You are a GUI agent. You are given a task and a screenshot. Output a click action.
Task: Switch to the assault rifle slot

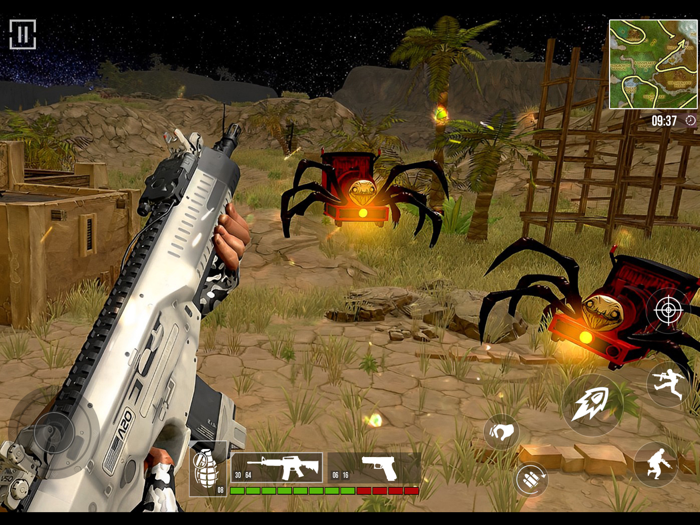click(x=276, y=467)
